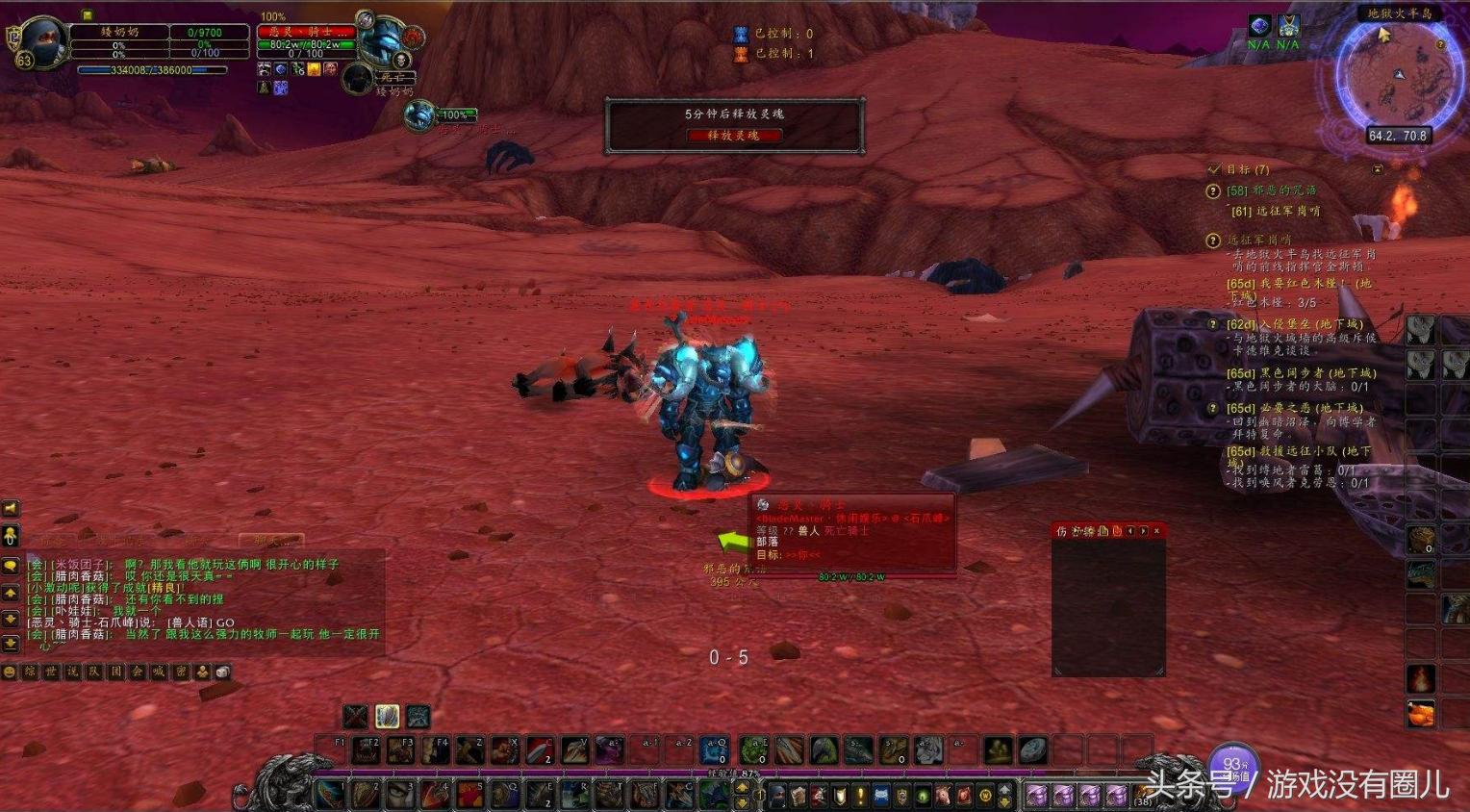Collapse the quest tracker with its minimize button

[x=1378, y=169]
